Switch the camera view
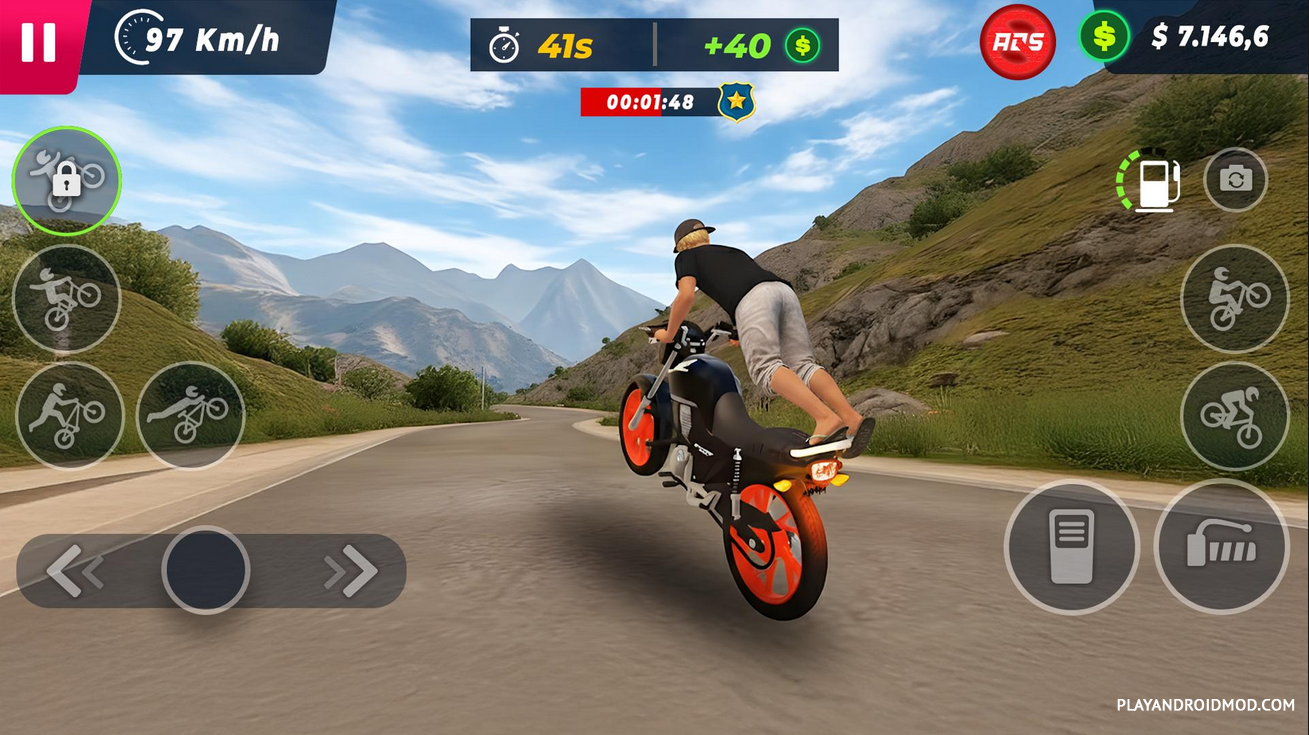The height and width of the screenshot is (735, 1309). [1235, 180]
